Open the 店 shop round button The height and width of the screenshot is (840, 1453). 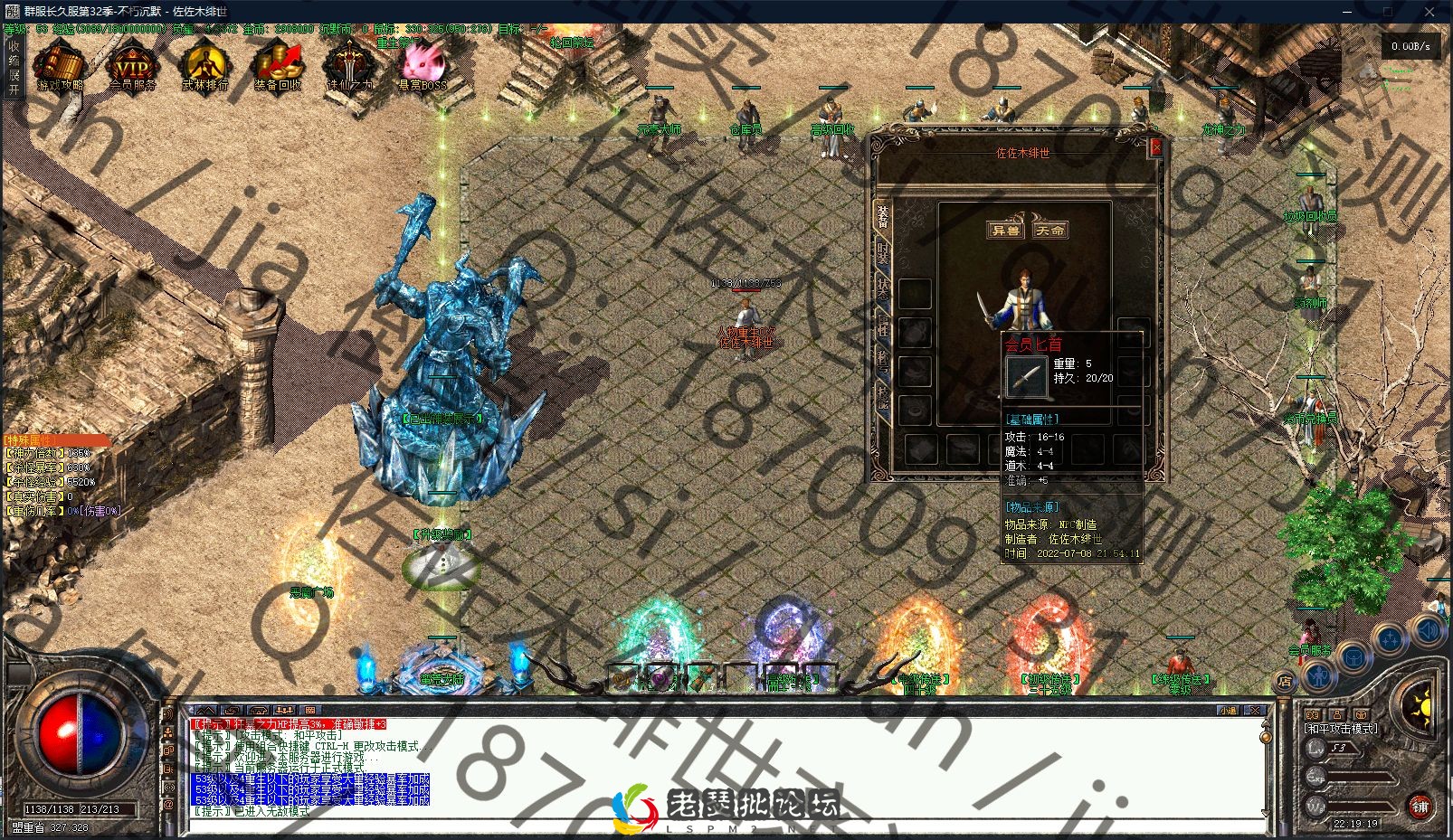click(1284, 681)
